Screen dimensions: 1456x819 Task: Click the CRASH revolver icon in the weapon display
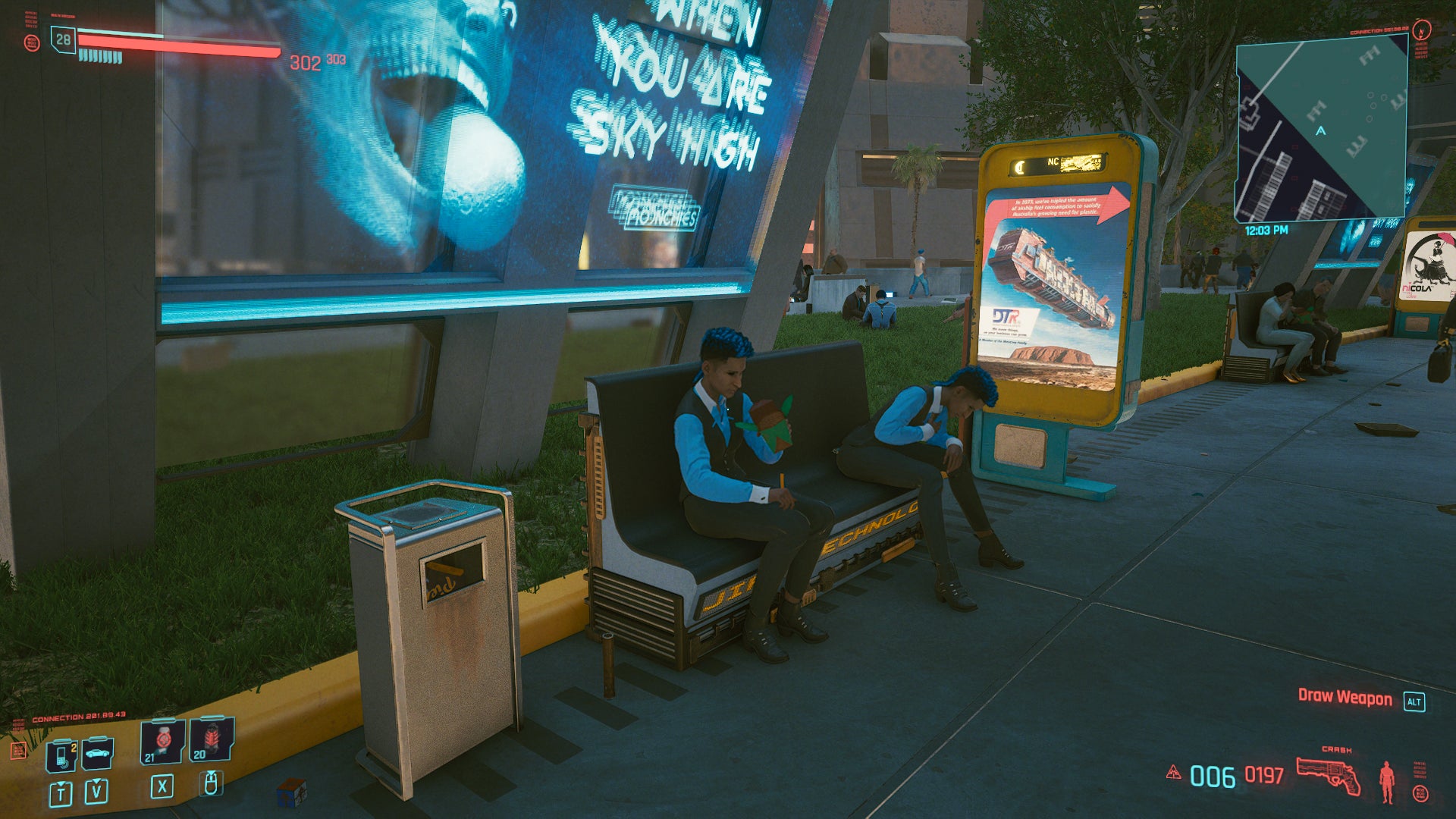[1329, 774]
